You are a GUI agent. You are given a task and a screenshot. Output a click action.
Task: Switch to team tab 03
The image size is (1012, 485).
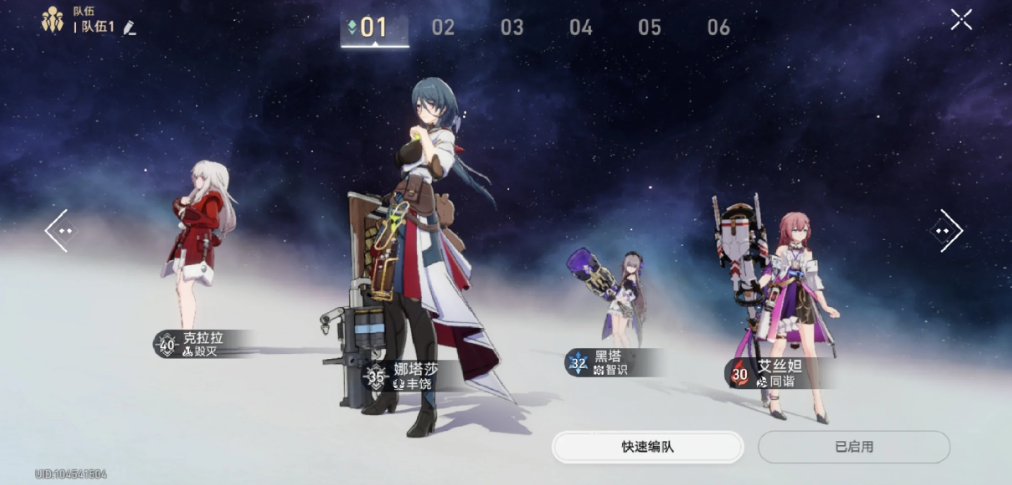coord(512,28)
